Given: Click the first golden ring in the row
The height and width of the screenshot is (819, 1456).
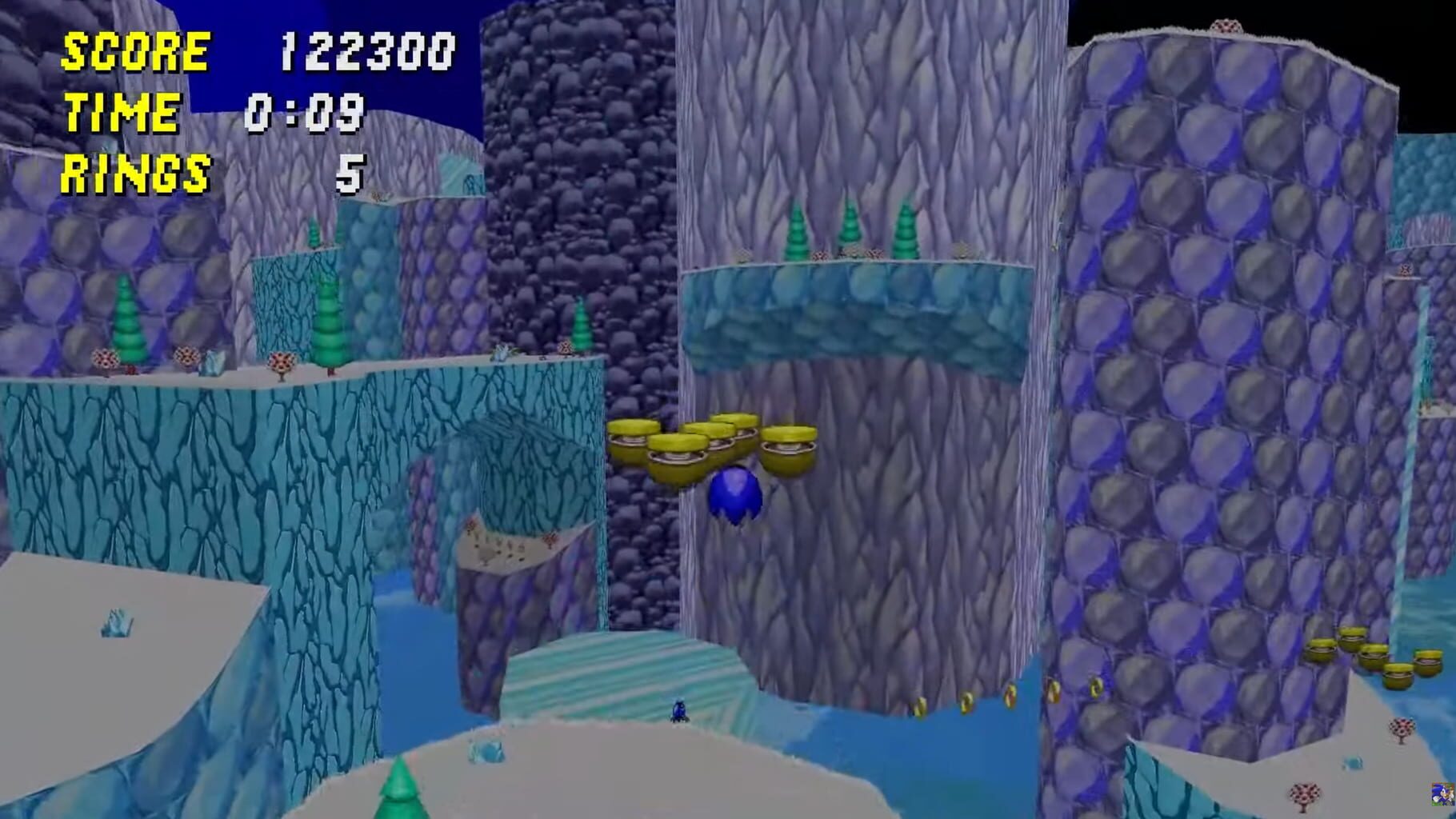Looking at the screenshot, I should pos(920,702).
